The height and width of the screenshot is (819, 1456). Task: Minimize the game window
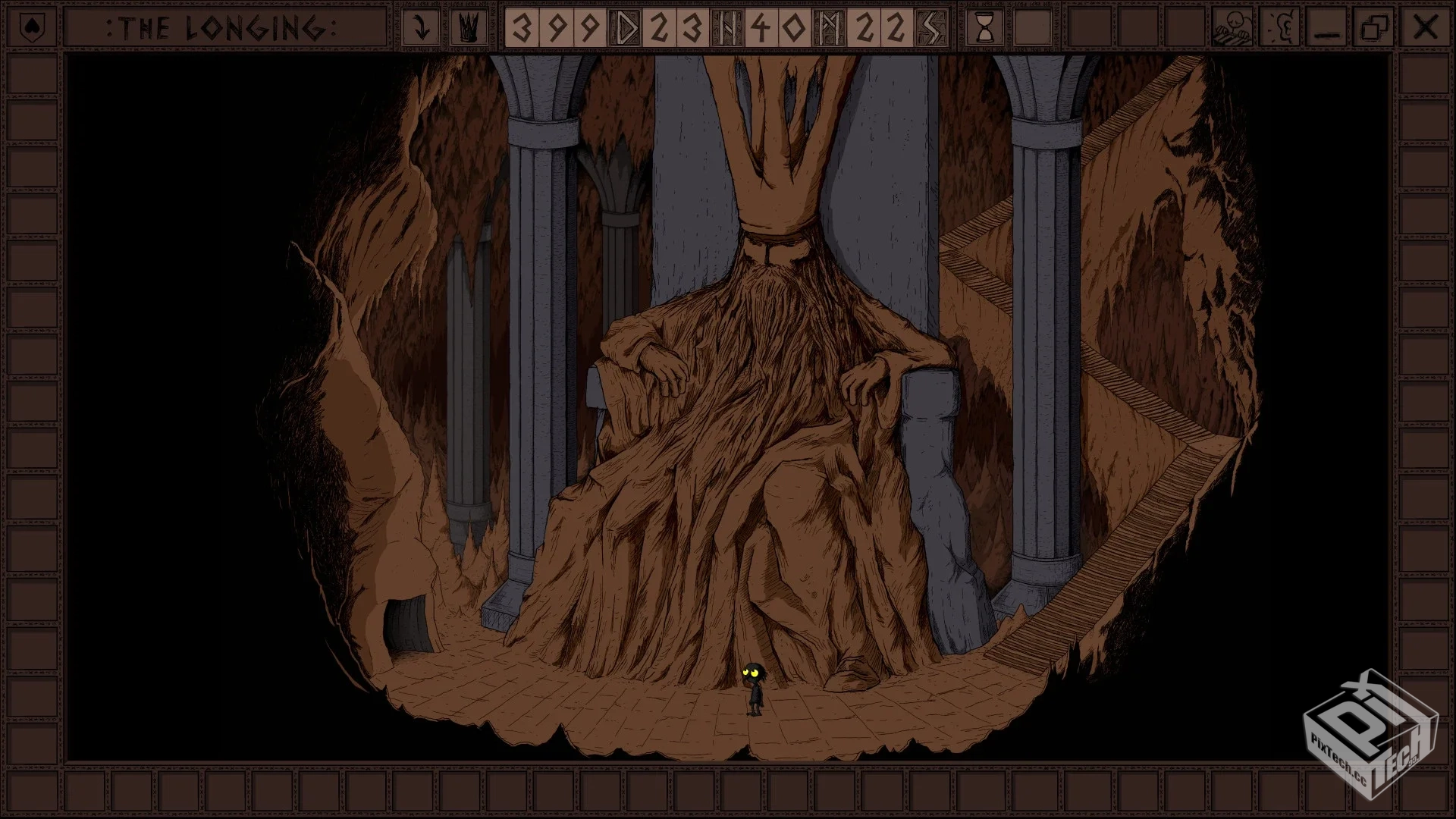click(x=1327, y=29)
